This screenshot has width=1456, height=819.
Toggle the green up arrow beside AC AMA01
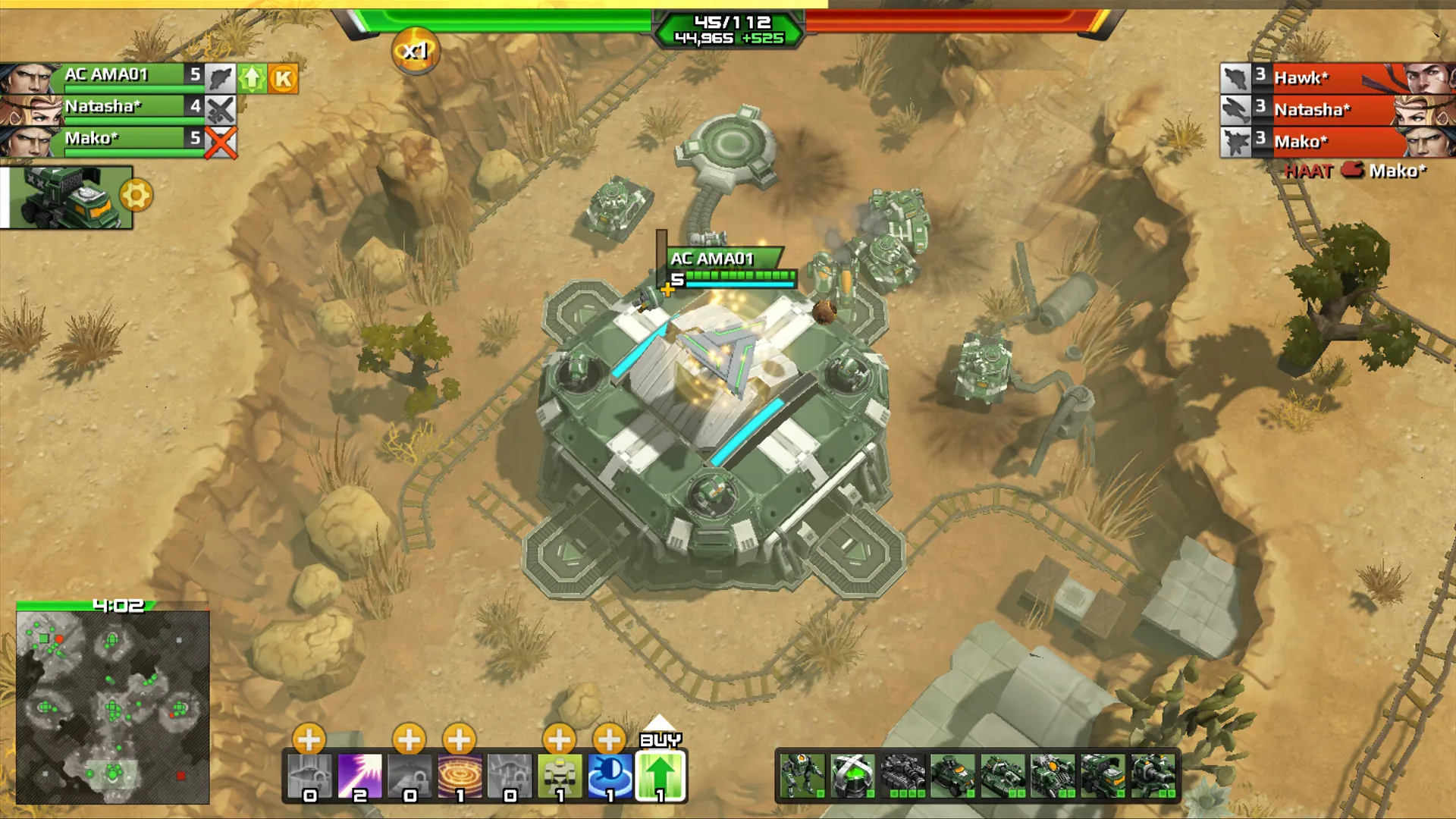(250, 77)
